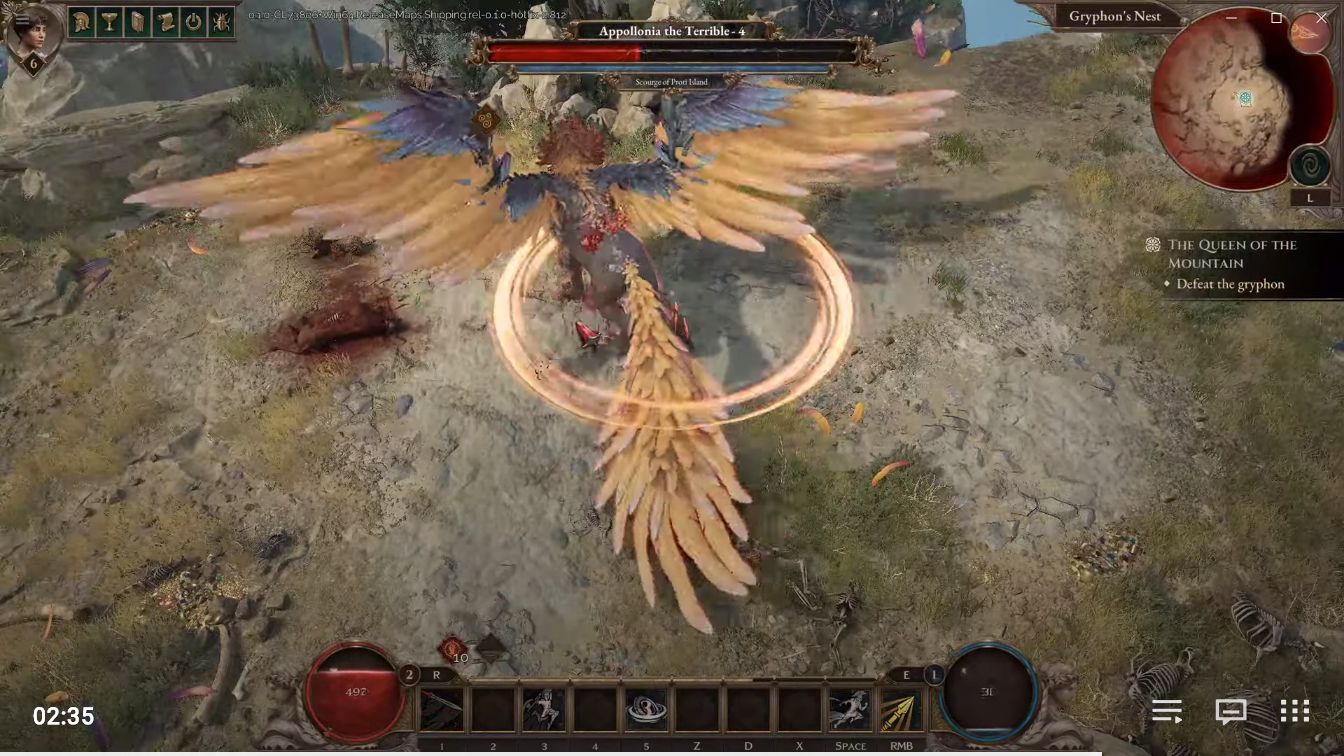
Task: Open the video player playlist button
Action: point(1167,711)
